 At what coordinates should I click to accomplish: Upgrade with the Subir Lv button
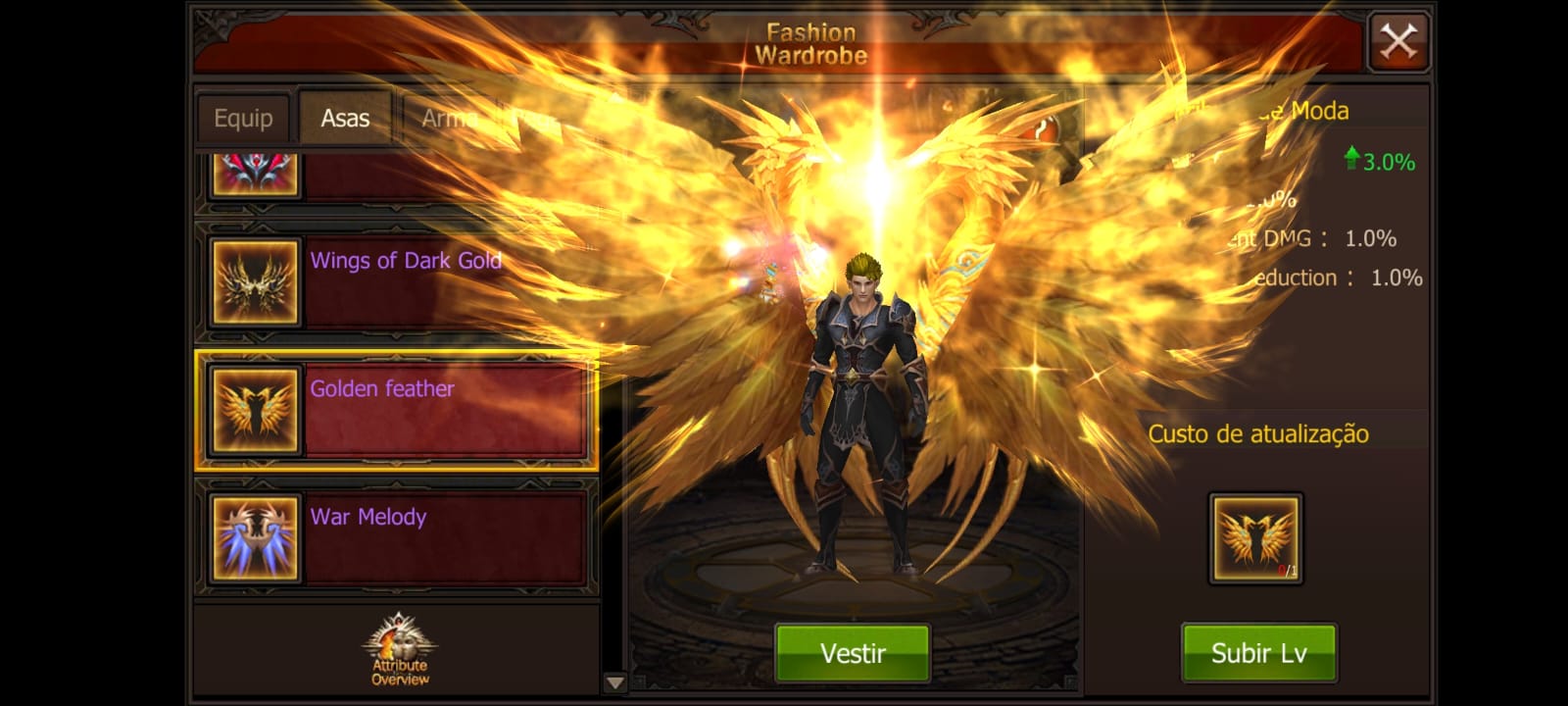(x=1258, y=653)
